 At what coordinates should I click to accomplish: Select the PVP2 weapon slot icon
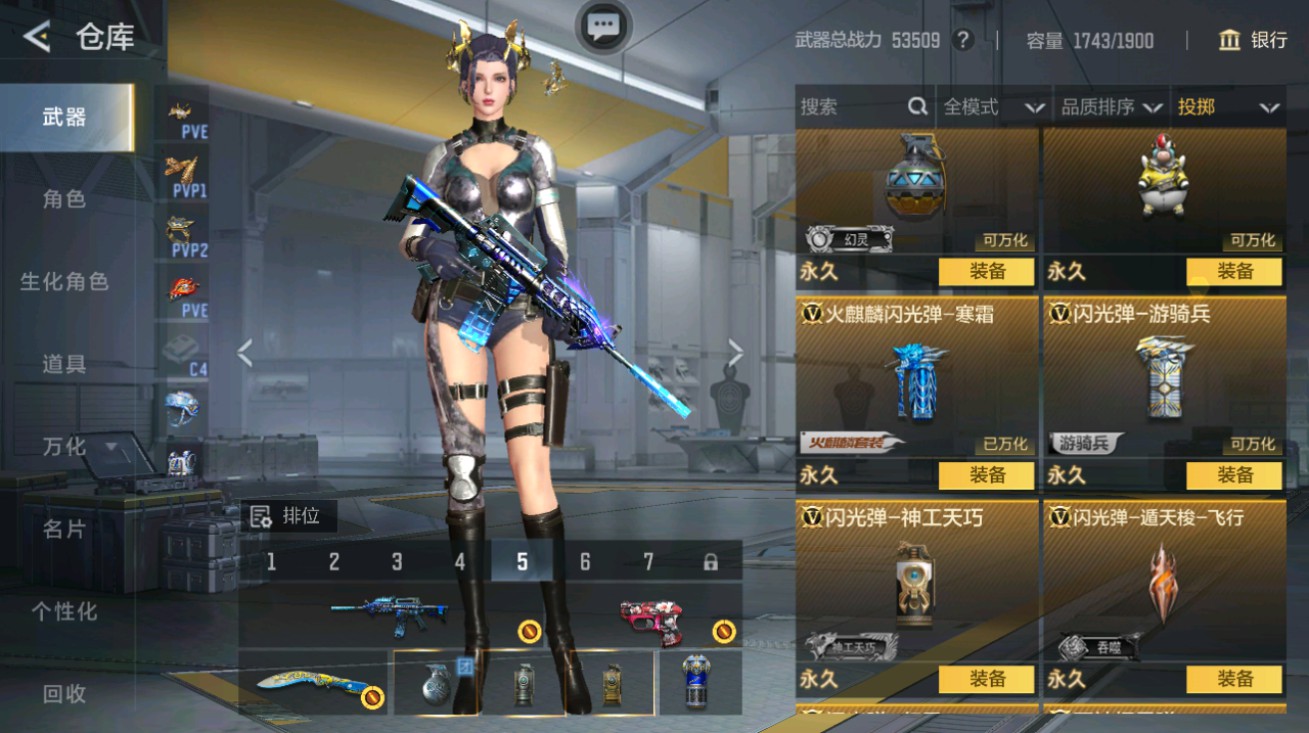(x=180, y=232)
